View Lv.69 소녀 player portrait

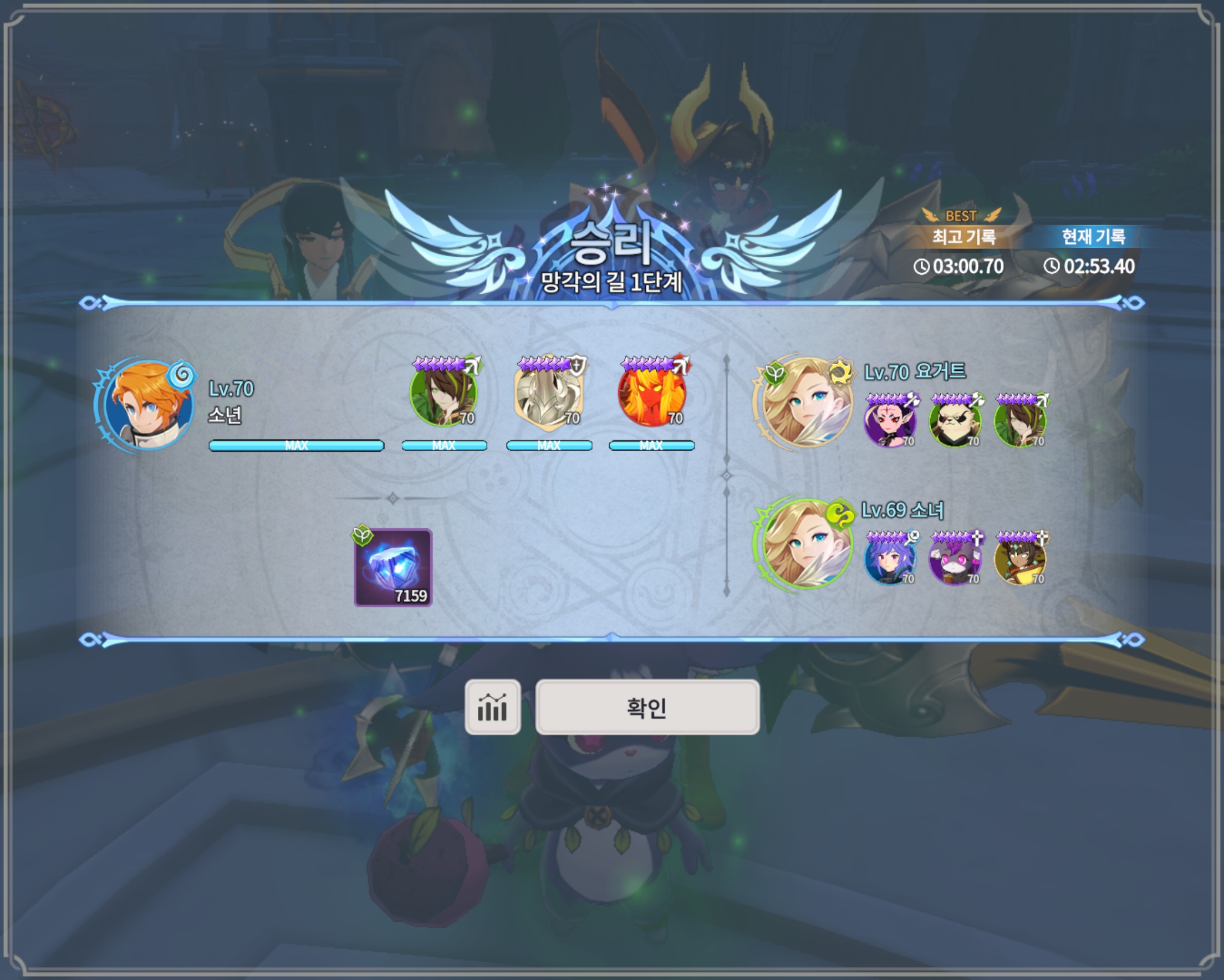(x=806, y=543)
